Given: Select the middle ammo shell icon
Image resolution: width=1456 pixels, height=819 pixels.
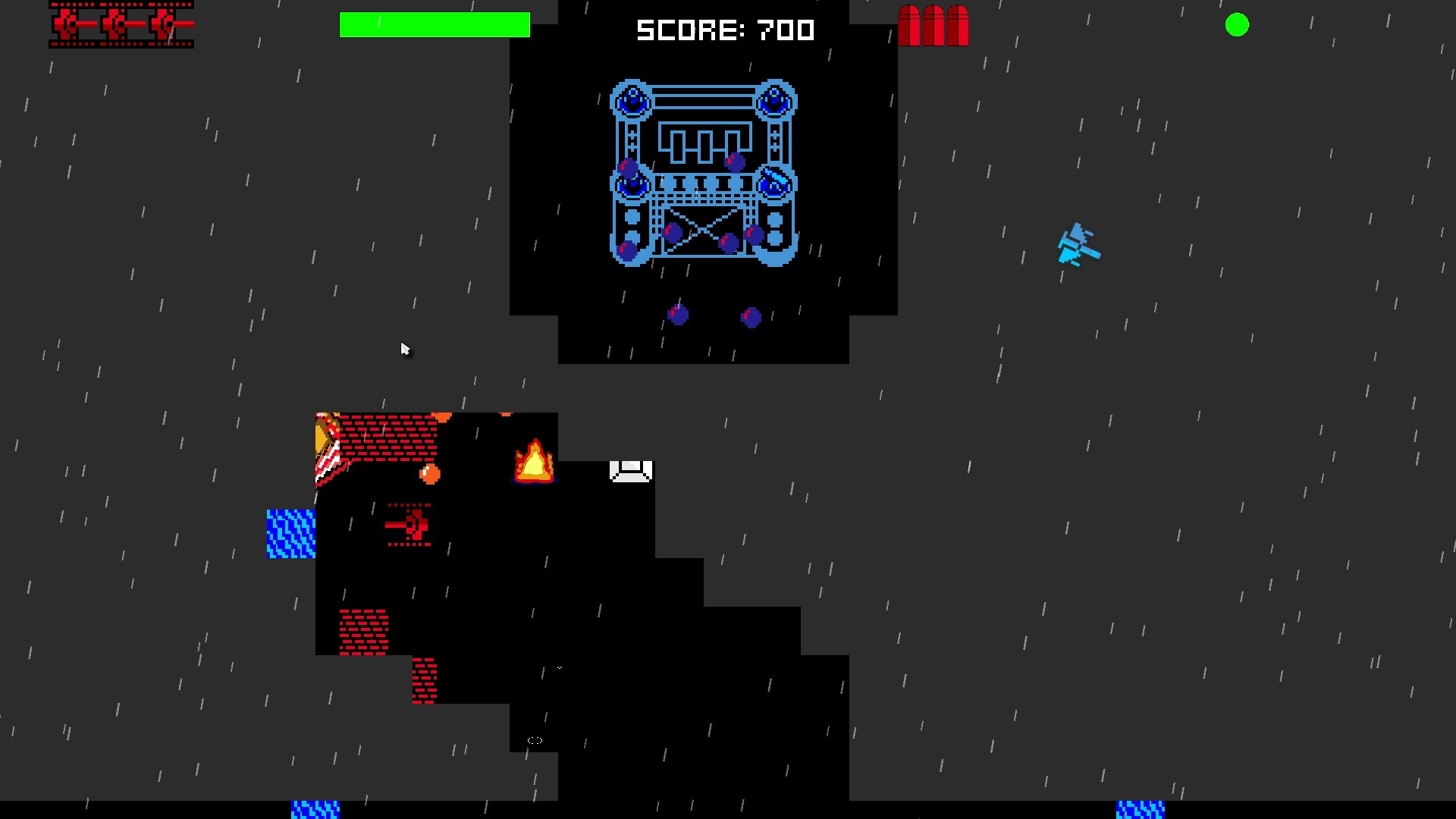Looking at the screenshot, I should pyautogui.click(x=933, y=24).
